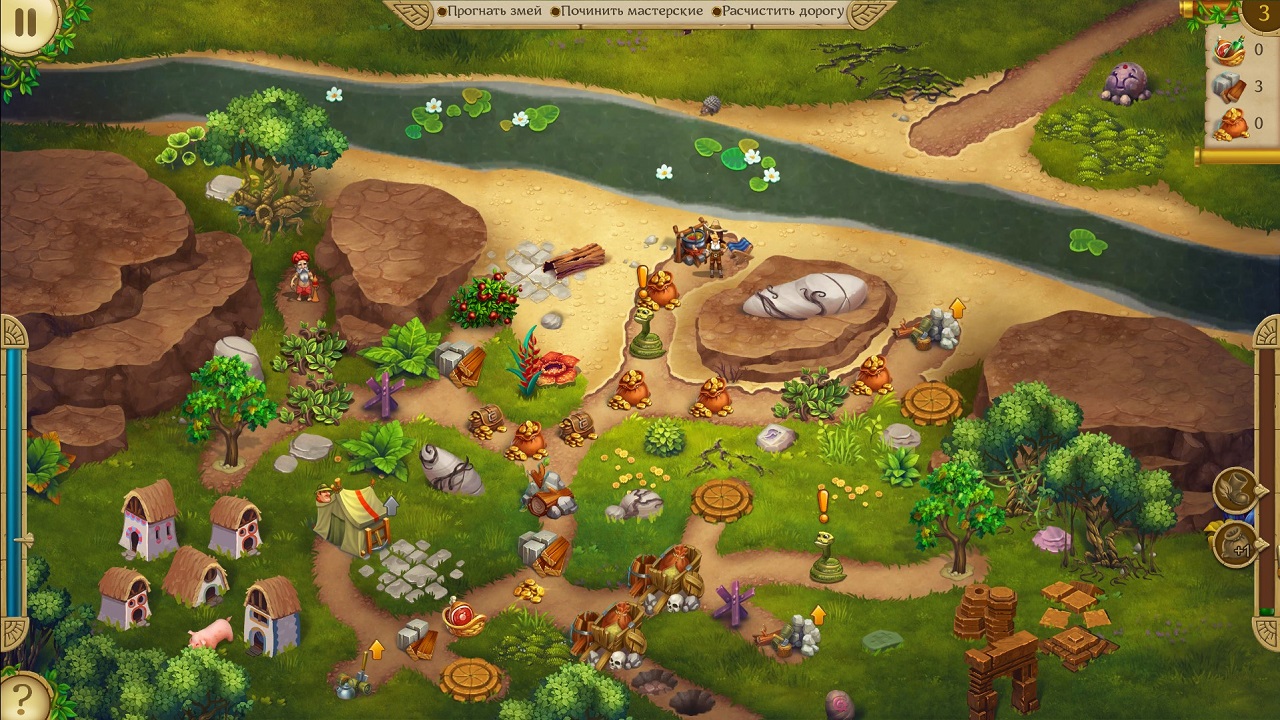1280x720 pixels.
Task: Activate the +1 sack resource bonus
Action: tap(1235, 545)
